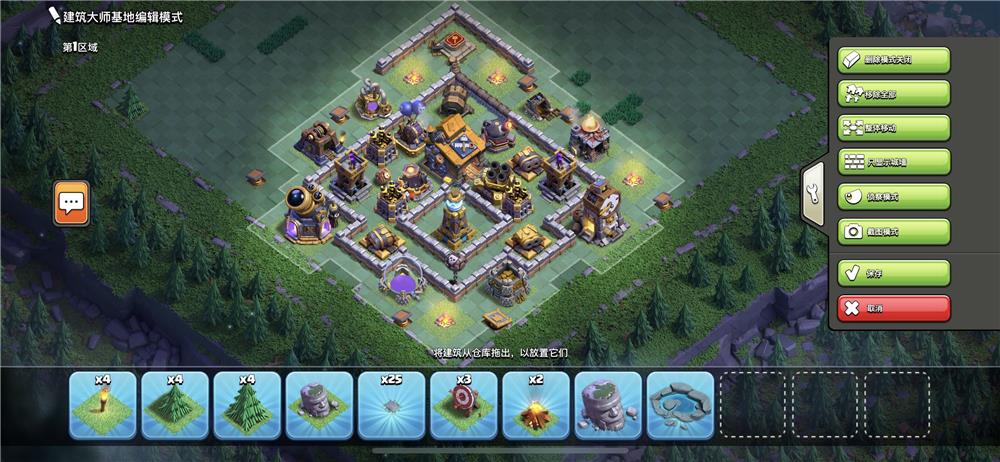Viewport: 1000px width, 462px height.
Task: Open 侦察模式 scout mode
Action: 894,197
